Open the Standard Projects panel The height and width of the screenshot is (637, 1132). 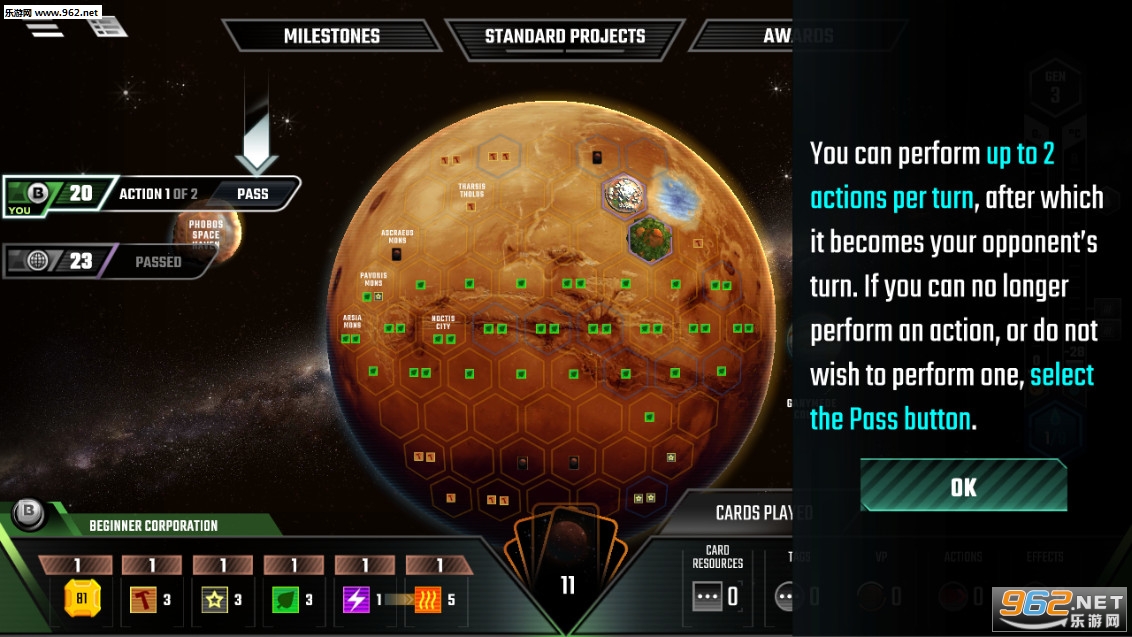pyautogui.click(x=564, y=36)
